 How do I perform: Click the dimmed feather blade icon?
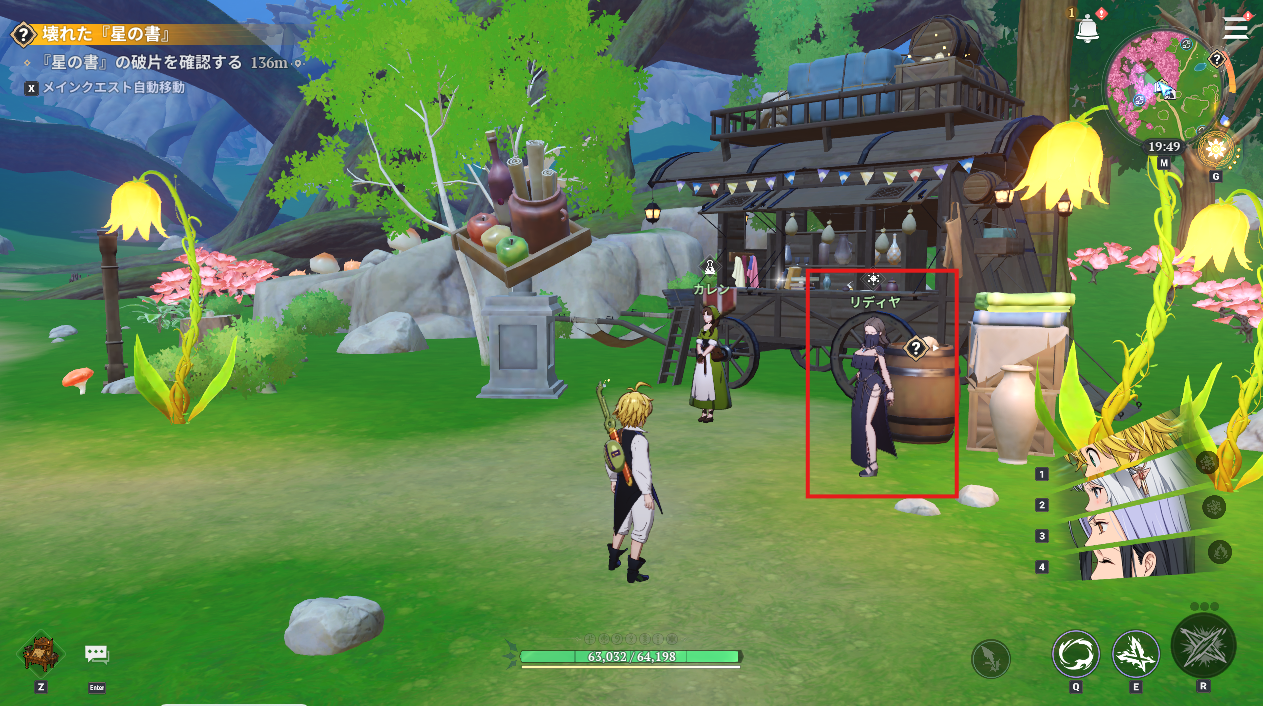(991, 659)
